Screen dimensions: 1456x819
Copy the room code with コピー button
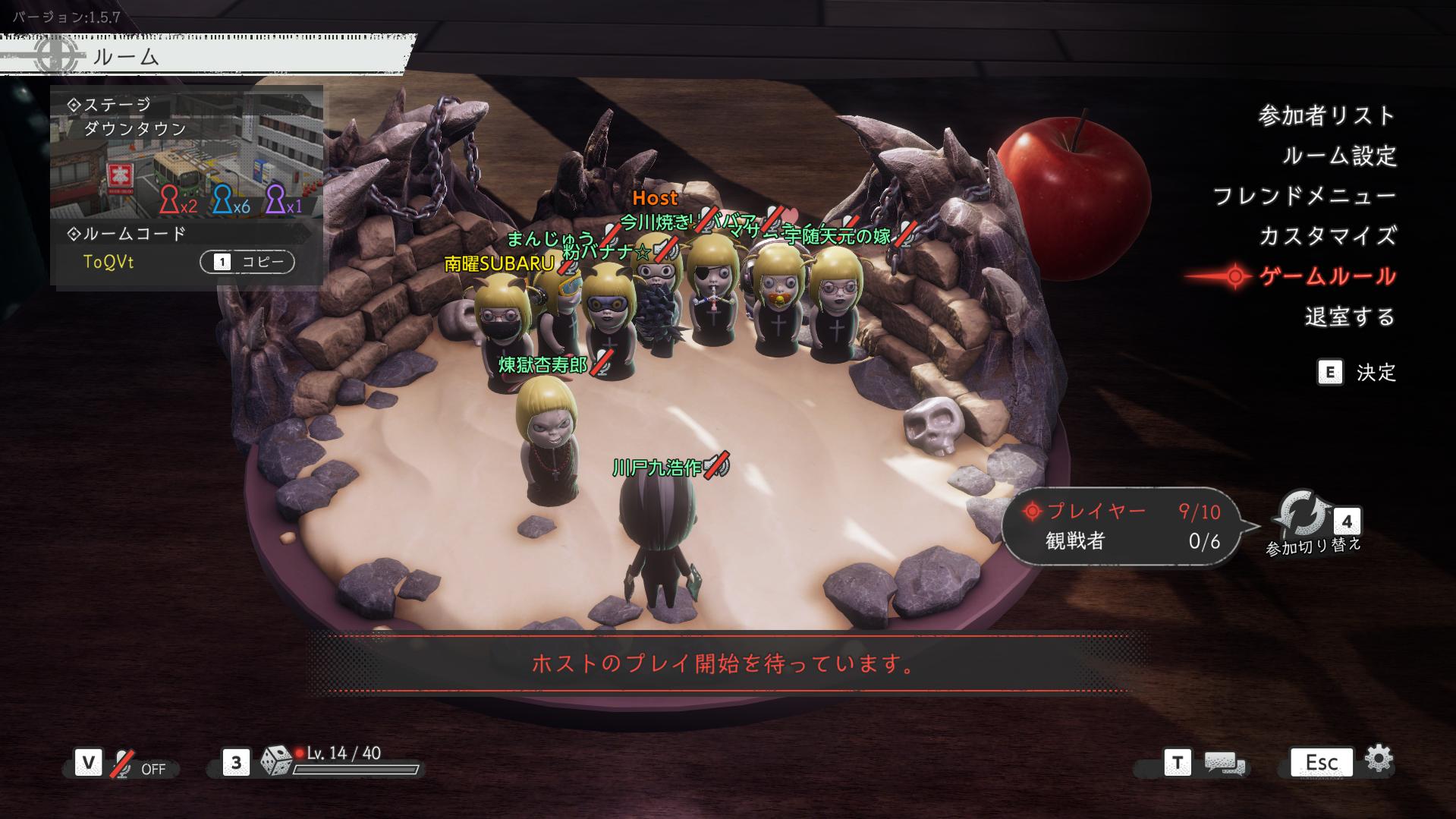[247, 262]
